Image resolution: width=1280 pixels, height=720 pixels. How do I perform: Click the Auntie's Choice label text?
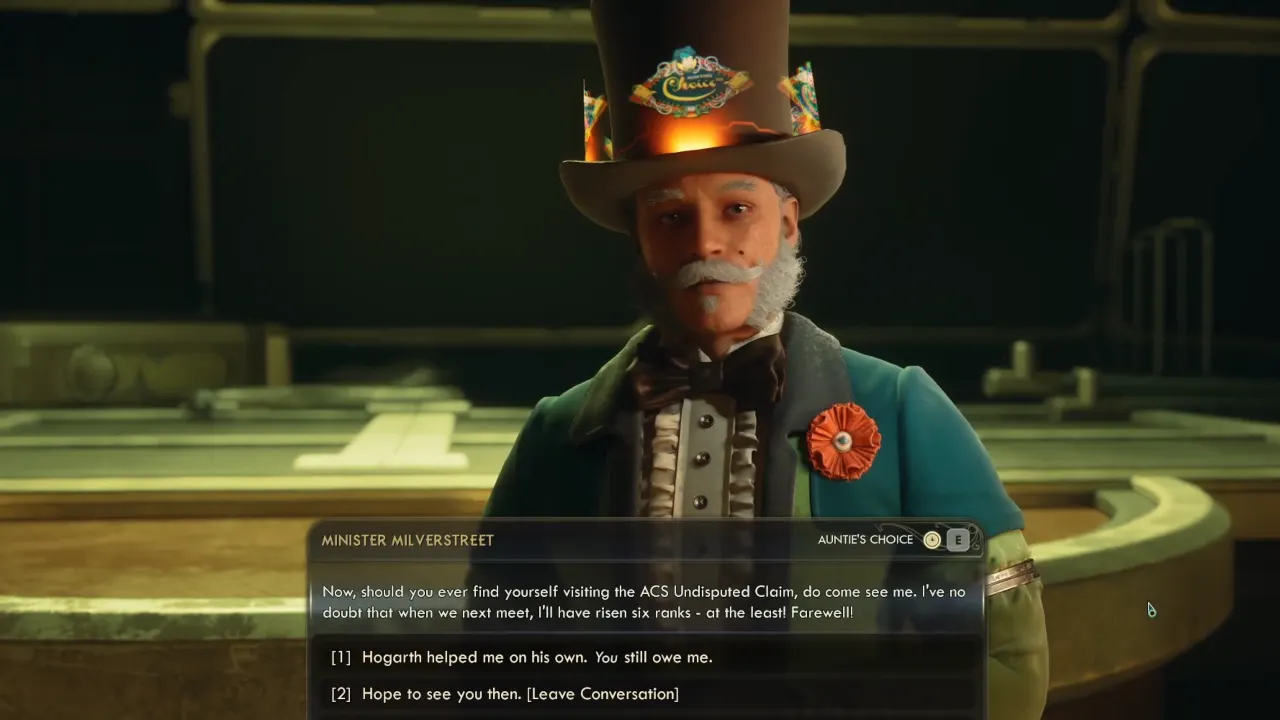pyautogui.click(x=866, y=539)
